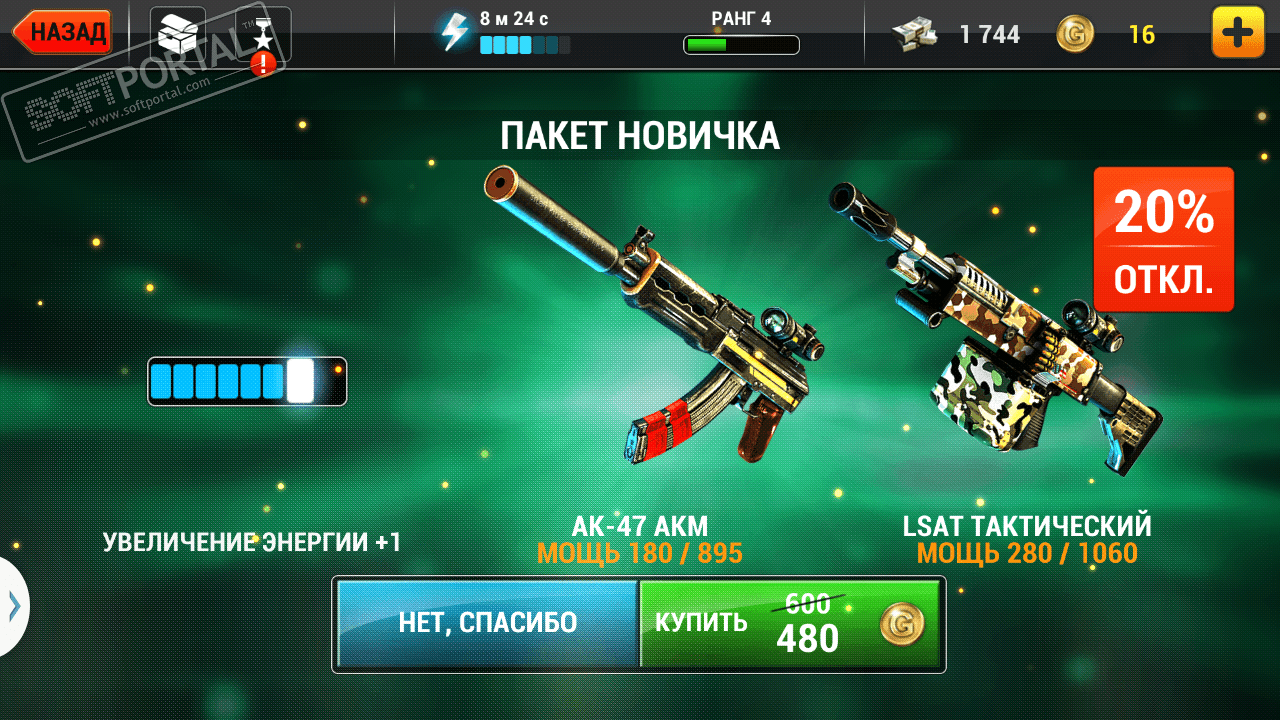This screenshot has width=1280, height=720.
Task: Buy the starter pack for 480 gold
Action: (x=790, y=623)
